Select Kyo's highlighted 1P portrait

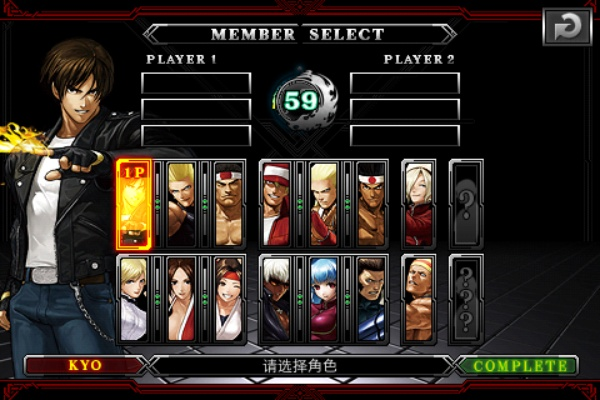point(134,204)
